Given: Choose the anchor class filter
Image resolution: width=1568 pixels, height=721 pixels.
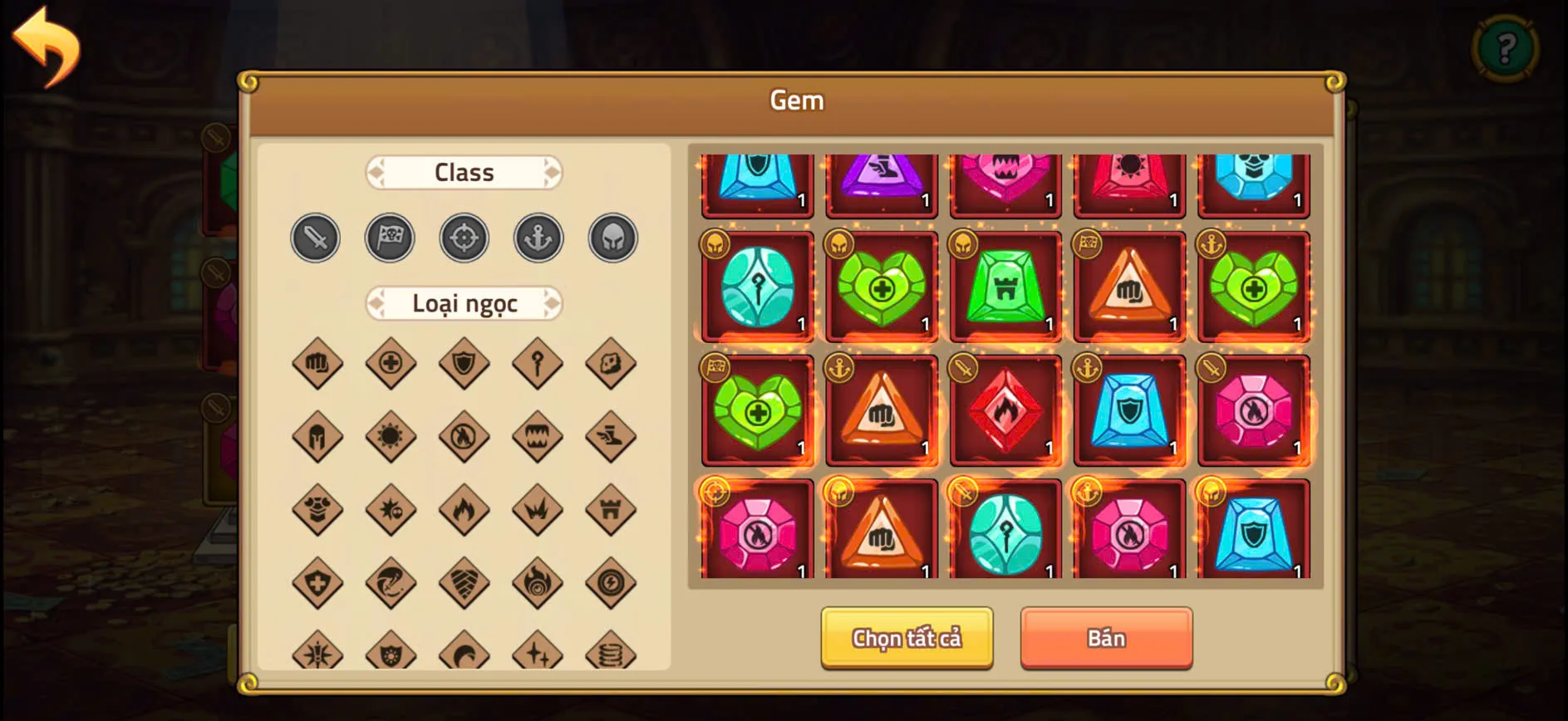Looking at the screenshot, I should [538, 238].
